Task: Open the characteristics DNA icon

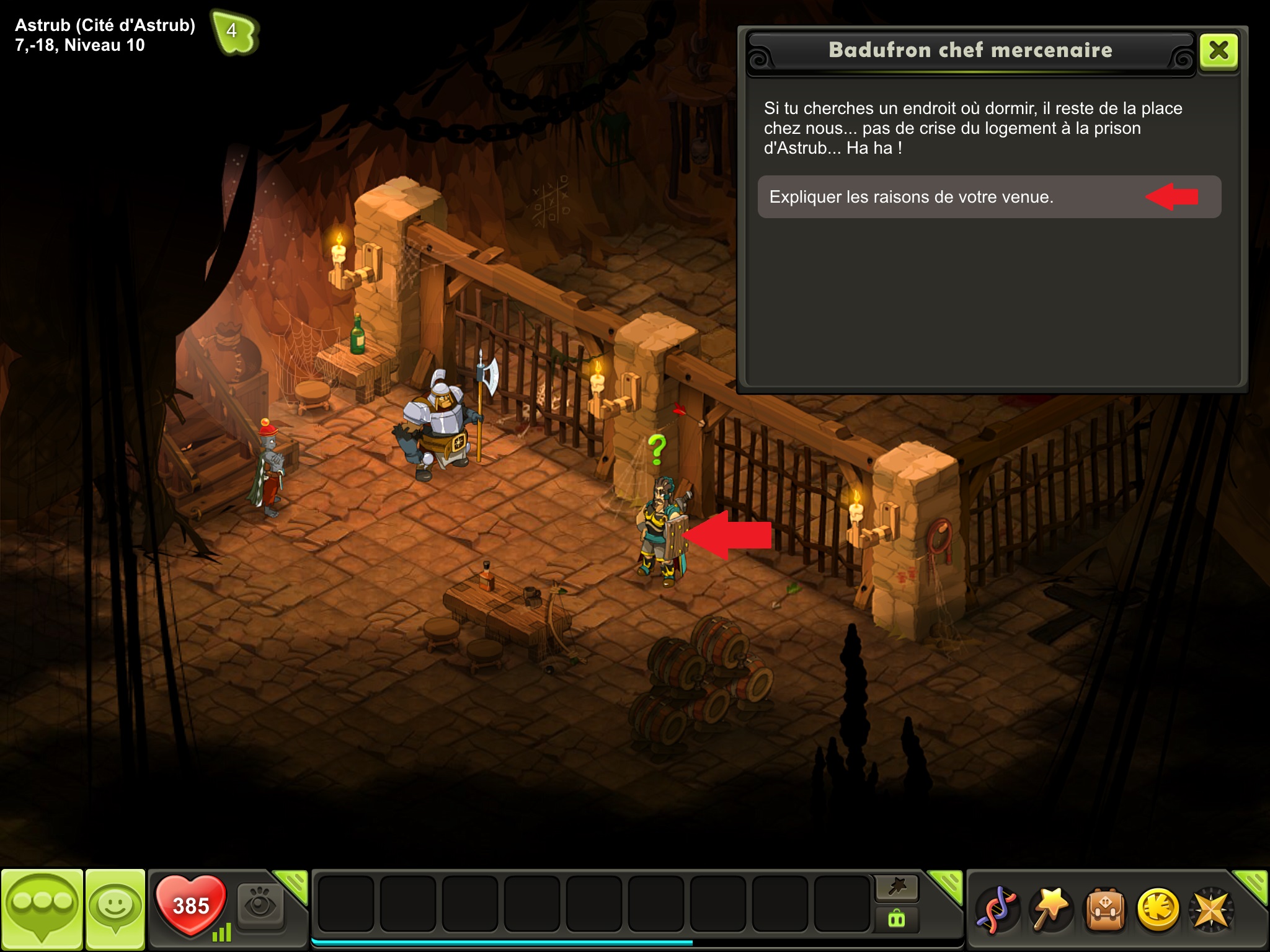Action: [x=997, y=910]
